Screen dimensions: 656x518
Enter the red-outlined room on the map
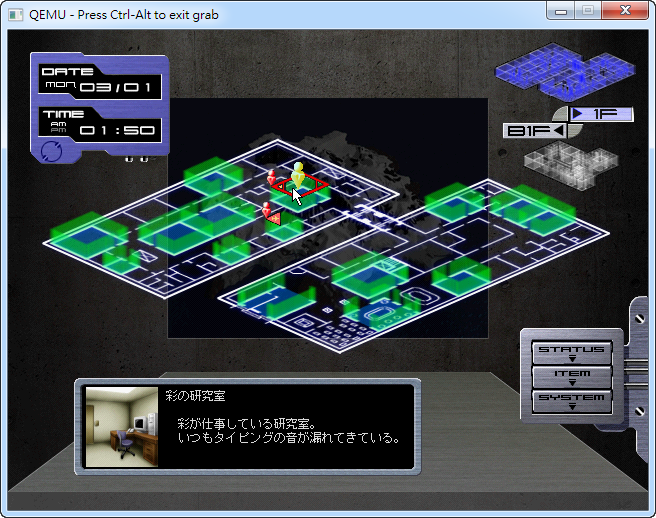(299, 186)
